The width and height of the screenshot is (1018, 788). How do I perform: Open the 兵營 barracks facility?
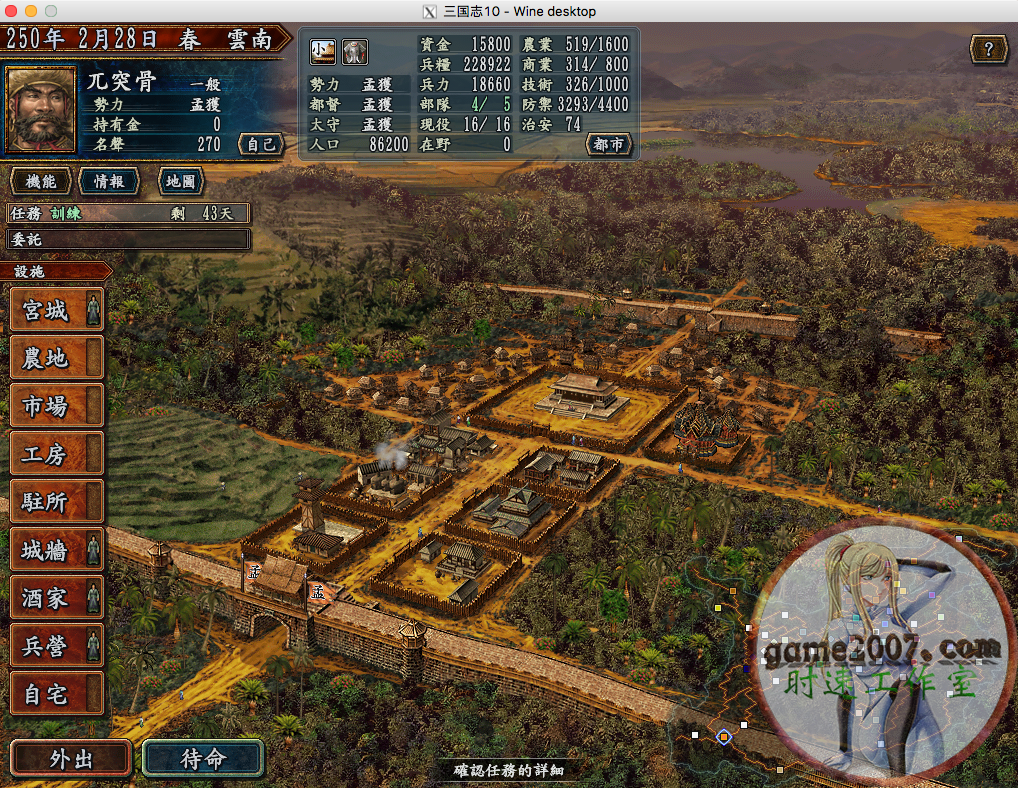pyautogui.click(x=57, y=645)
